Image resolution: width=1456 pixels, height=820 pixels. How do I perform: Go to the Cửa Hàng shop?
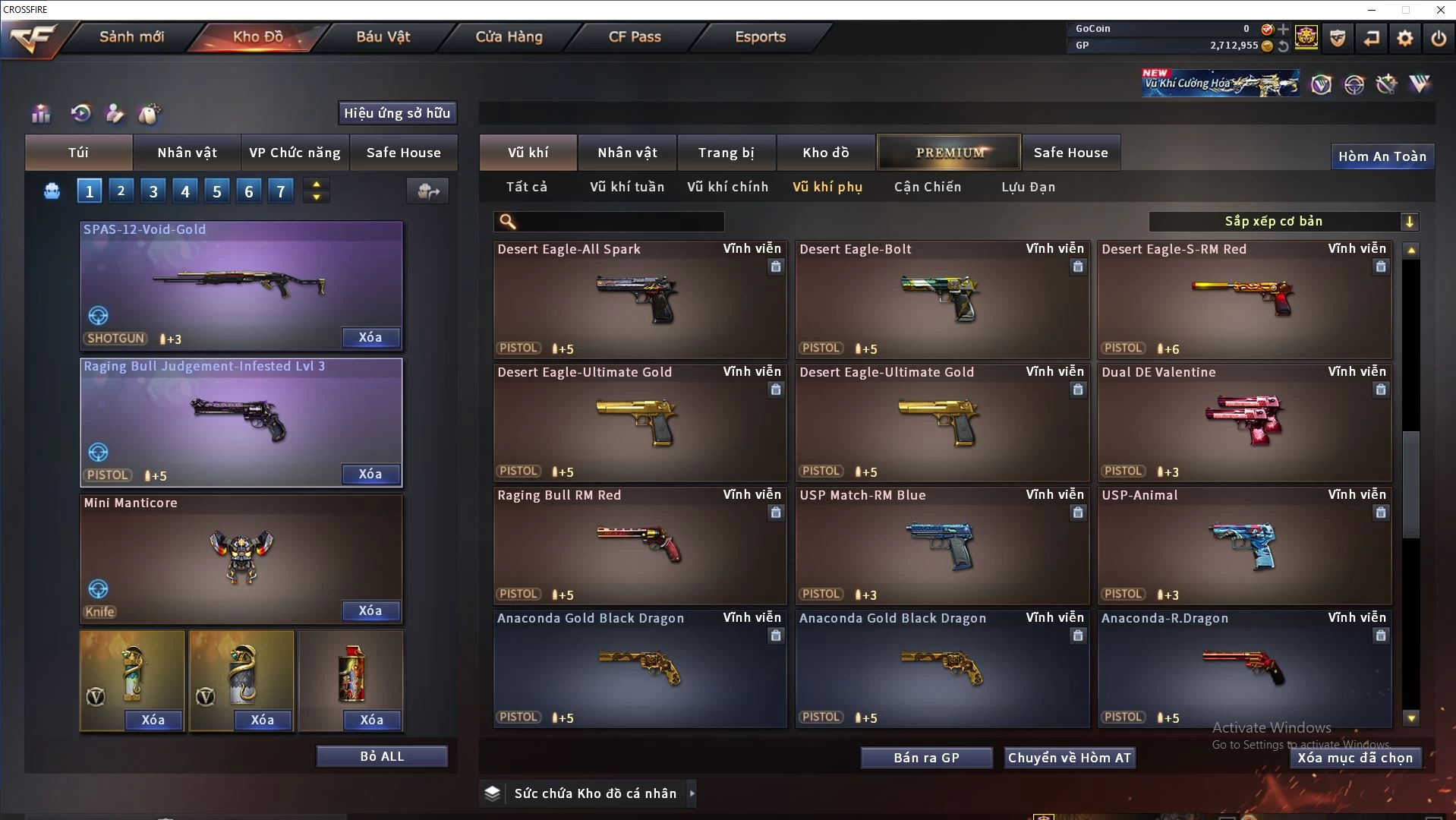click(x=509, y=36)
